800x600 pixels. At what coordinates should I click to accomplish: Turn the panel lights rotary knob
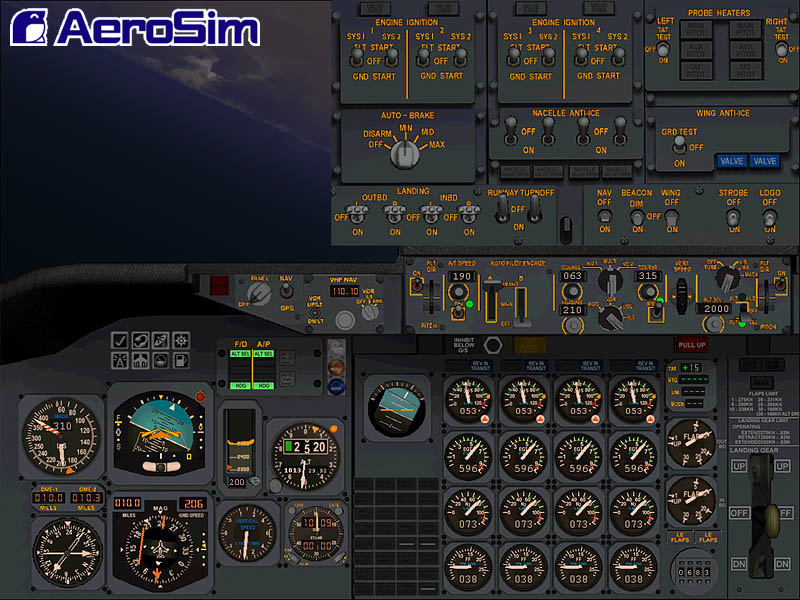258,293
